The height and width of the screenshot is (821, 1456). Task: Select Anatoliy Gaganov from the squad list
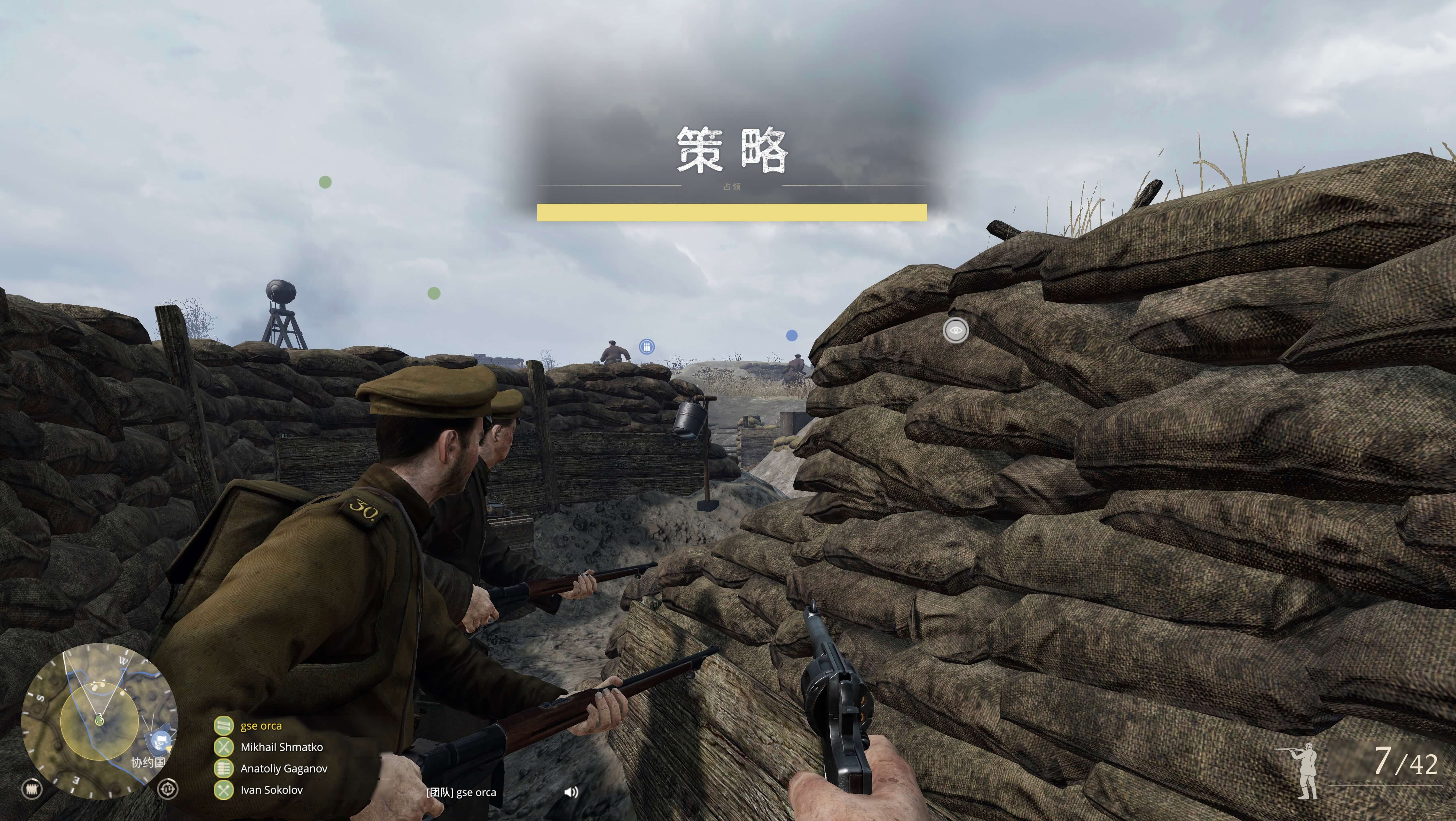pyautogui.click(x=284, y=769)
